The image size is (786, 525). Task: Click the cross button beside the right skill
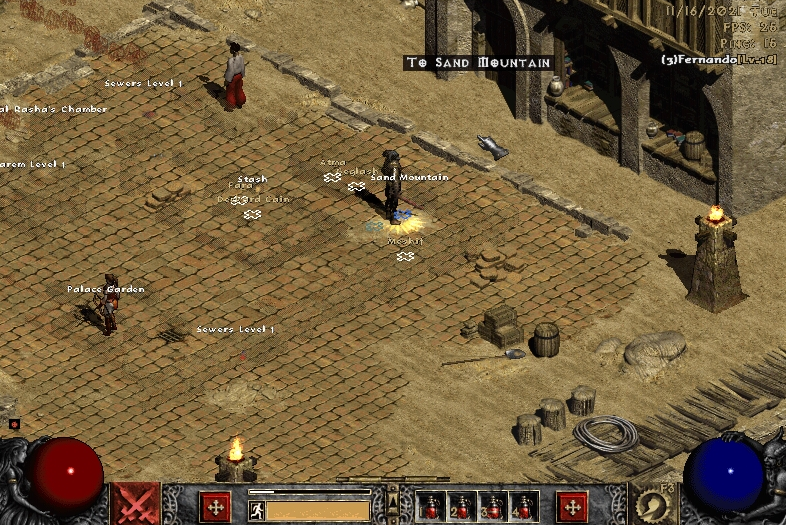click(x=572, y=507)
